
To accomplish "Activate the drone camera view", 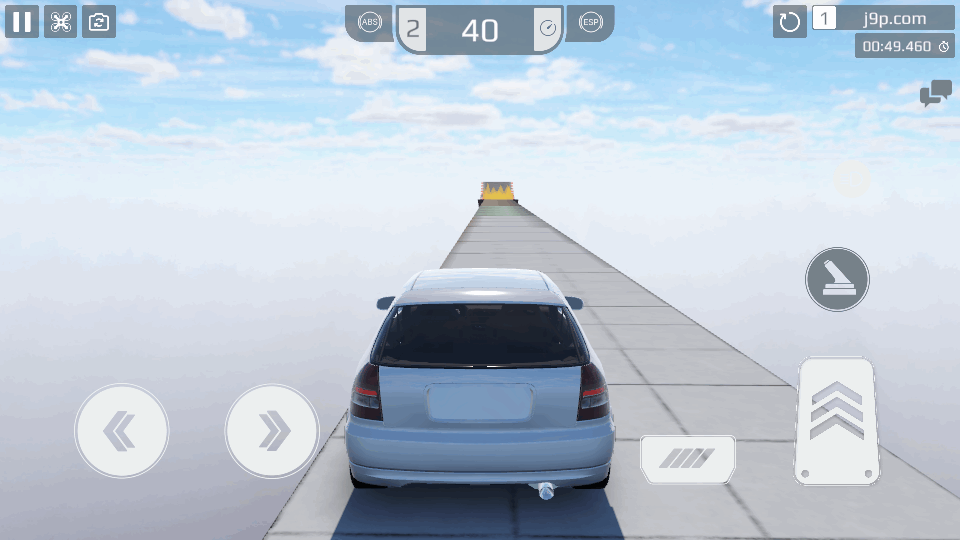I will pos(60,21).
